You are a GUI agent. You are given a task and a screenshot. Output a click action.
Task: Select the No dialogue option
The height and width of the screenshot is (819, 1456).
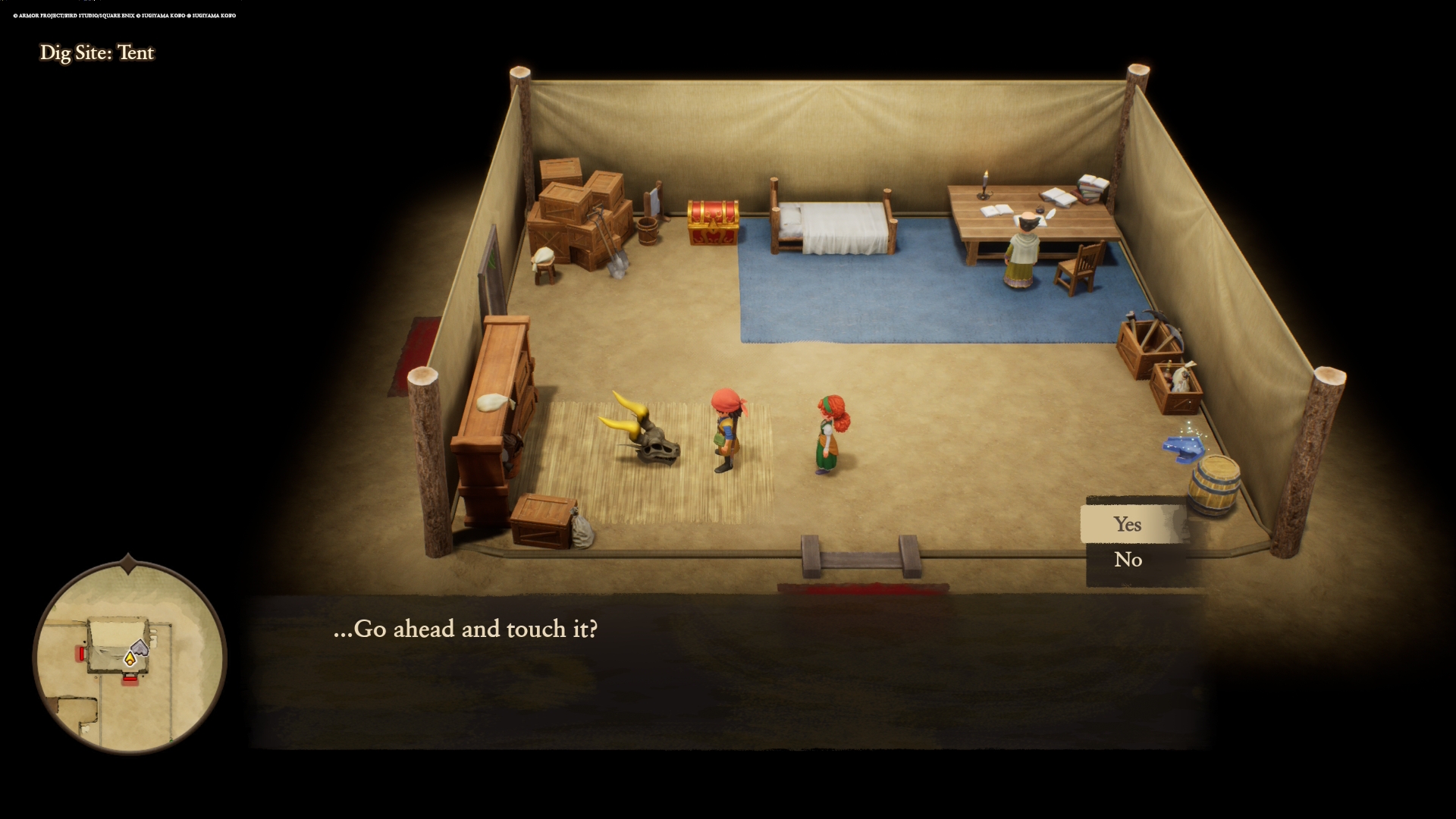point(1128,560)
